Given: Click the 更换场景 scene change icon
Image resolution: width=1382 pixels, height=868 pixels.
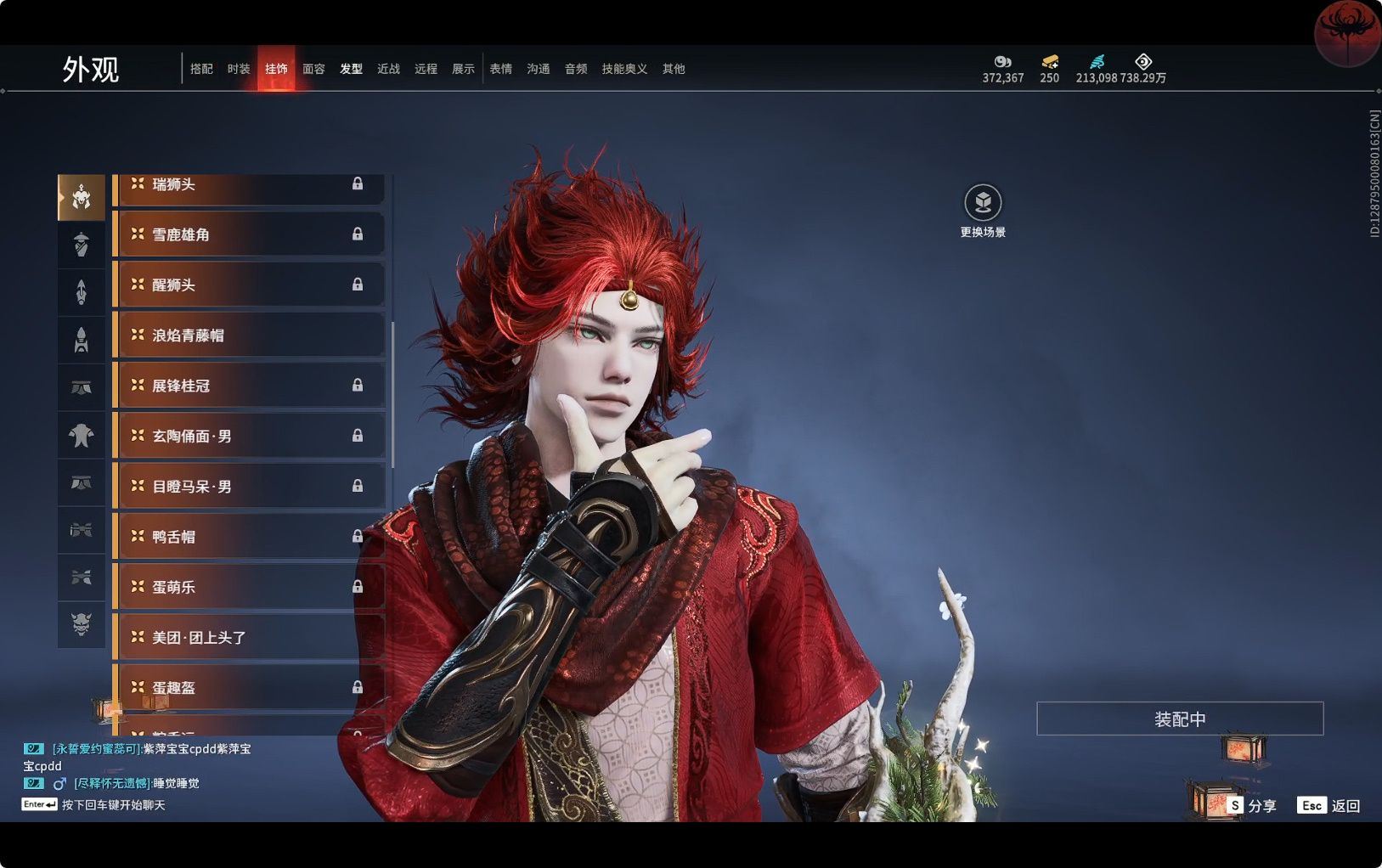Looking at the screenshot, I should (x=983, y=203).
